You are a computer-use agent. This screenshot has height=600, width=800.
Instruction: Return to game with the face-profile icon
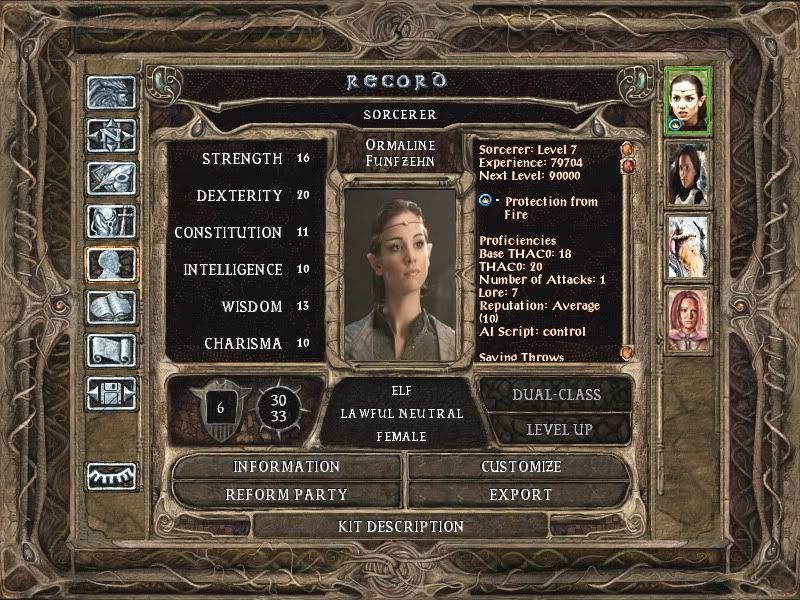pos(108,93)
